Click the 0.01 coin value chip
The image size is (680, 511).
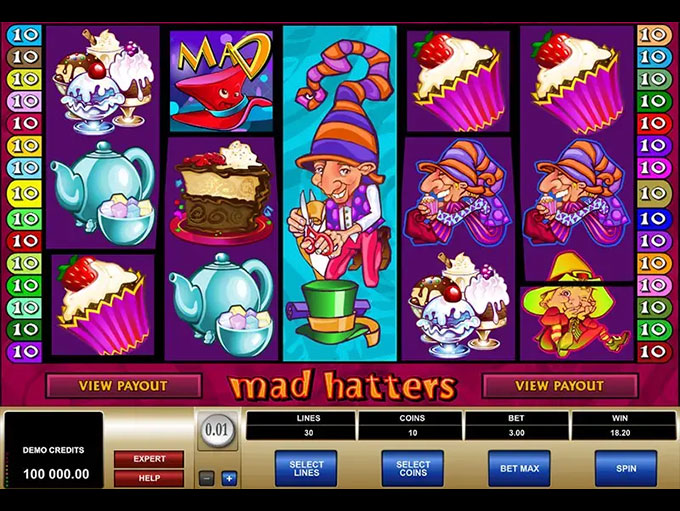point(217,434)
